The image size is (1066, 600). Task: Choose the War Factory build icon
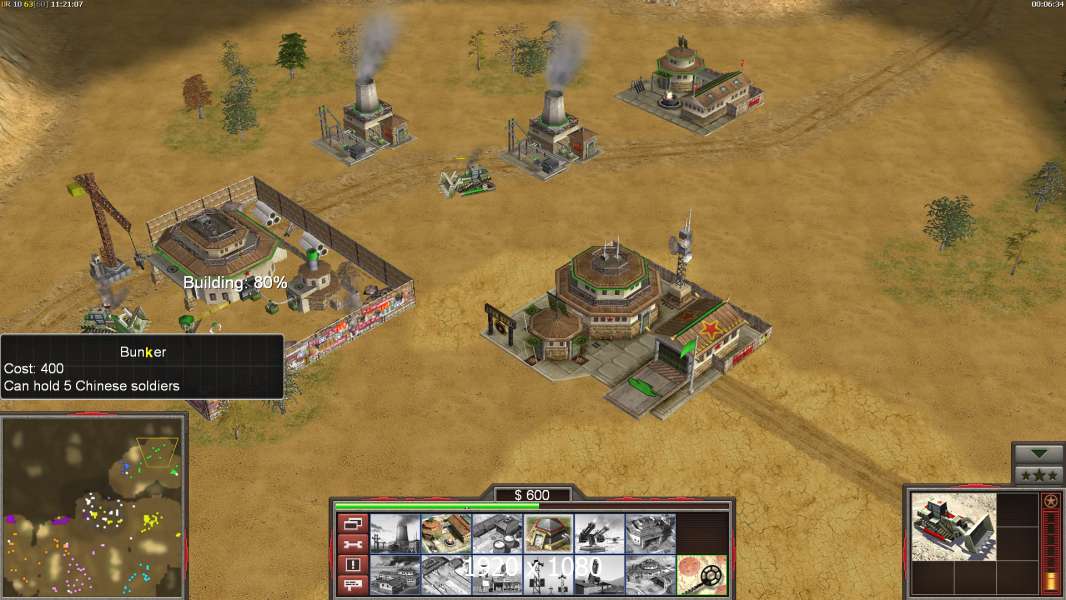[x=651, y=533]
